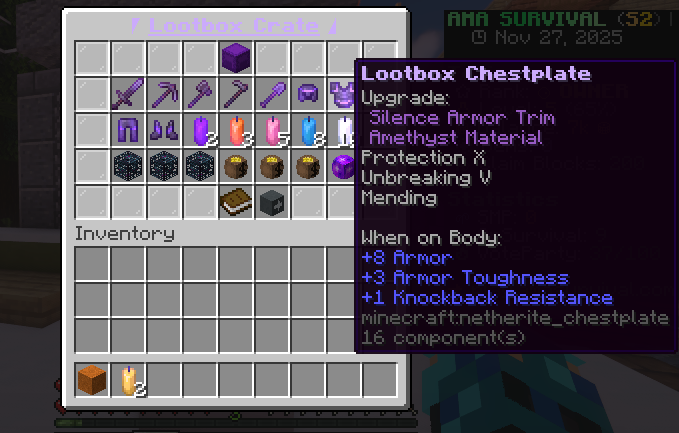Select the stack of 3 red candles

pos(236,130)
